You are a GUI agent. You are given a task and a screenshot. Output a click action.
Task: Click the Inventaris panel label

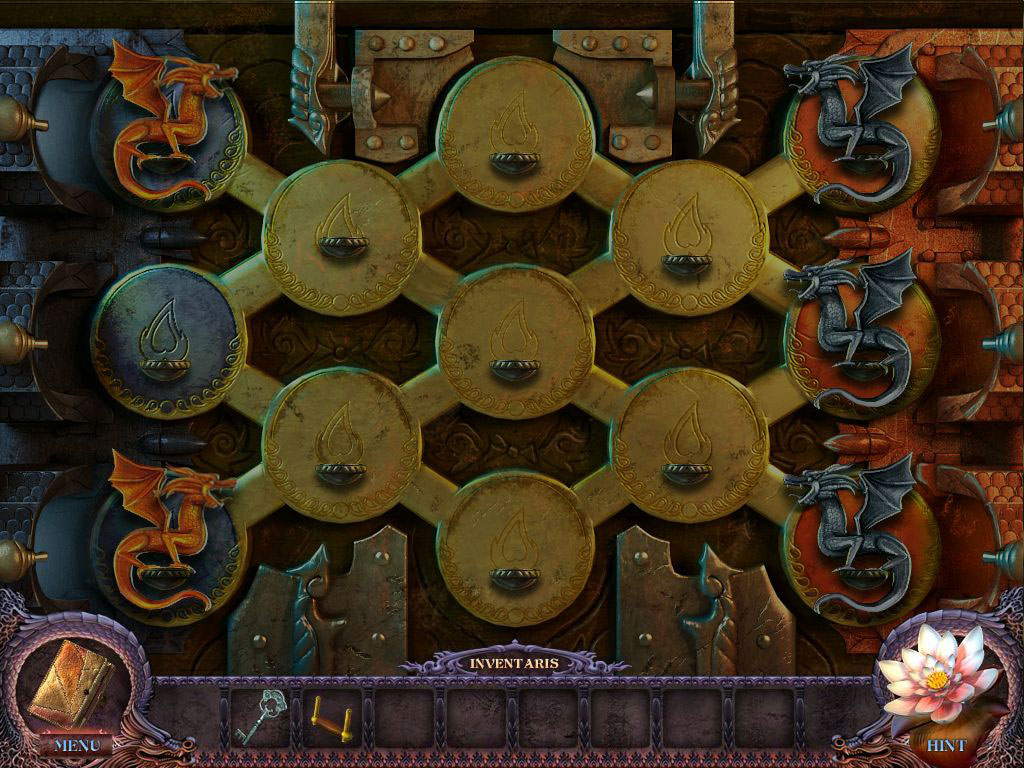[514, 663]
